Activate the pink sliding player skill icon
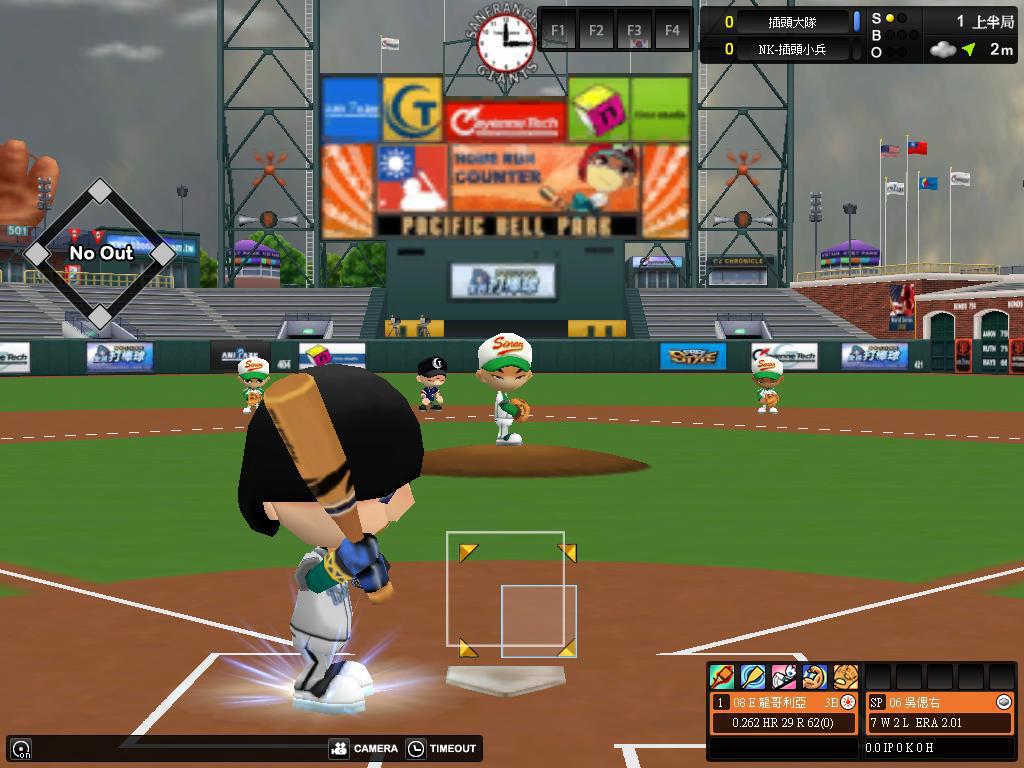The height and width of the screenshot is (768, 1024). (x=784, y=677)
